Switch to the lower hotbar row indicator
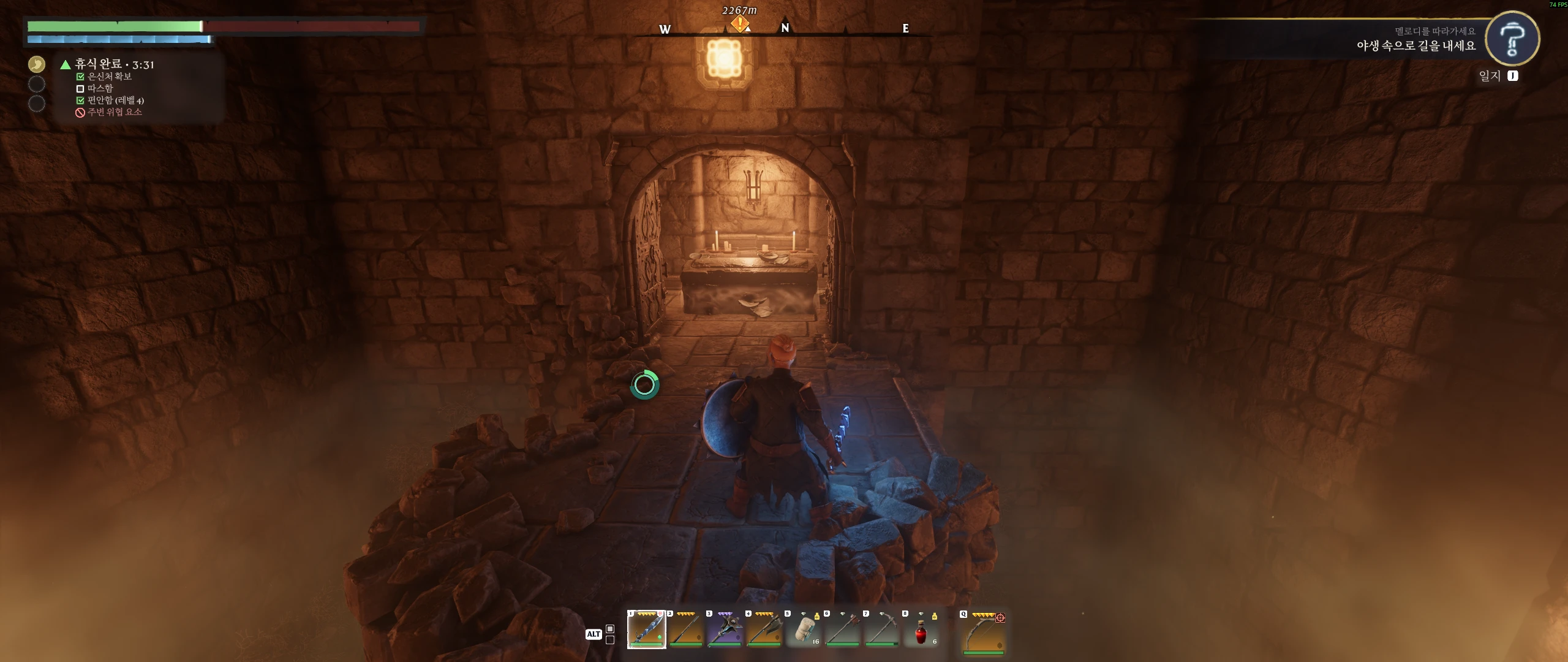 tap(610, 640)
